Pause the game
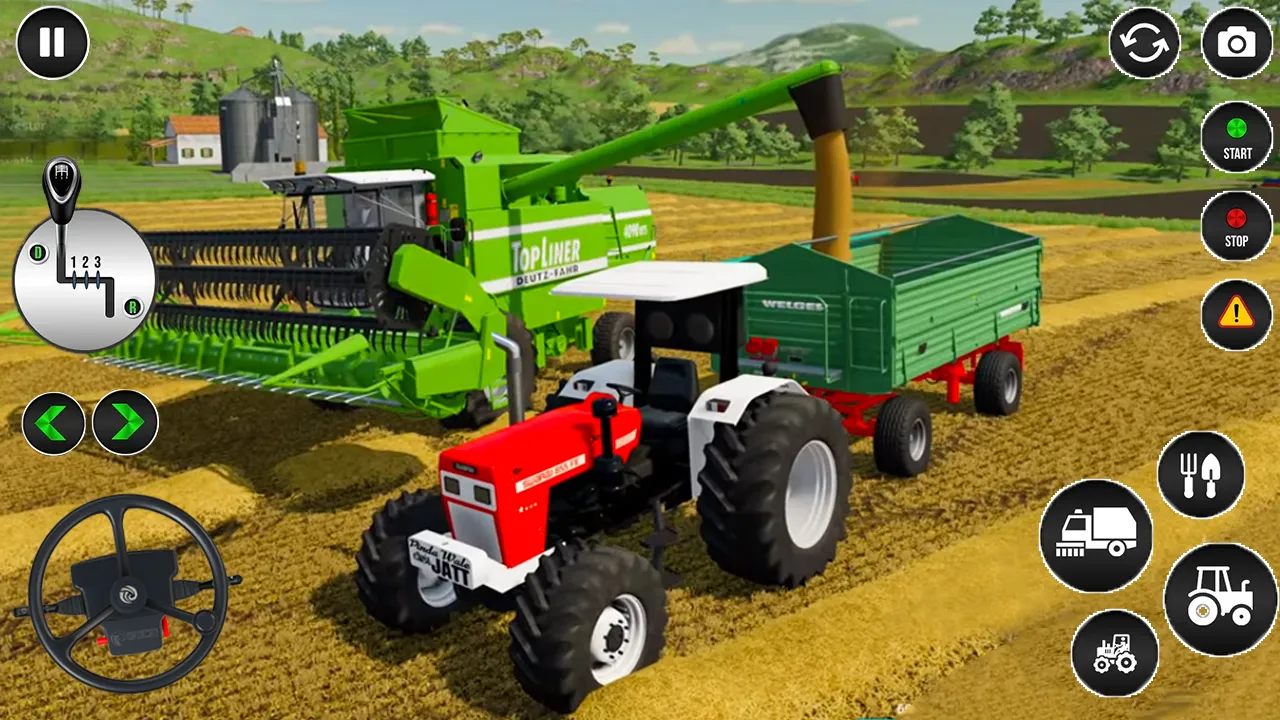Screen dimensions: 1280x720 (52, 42)
